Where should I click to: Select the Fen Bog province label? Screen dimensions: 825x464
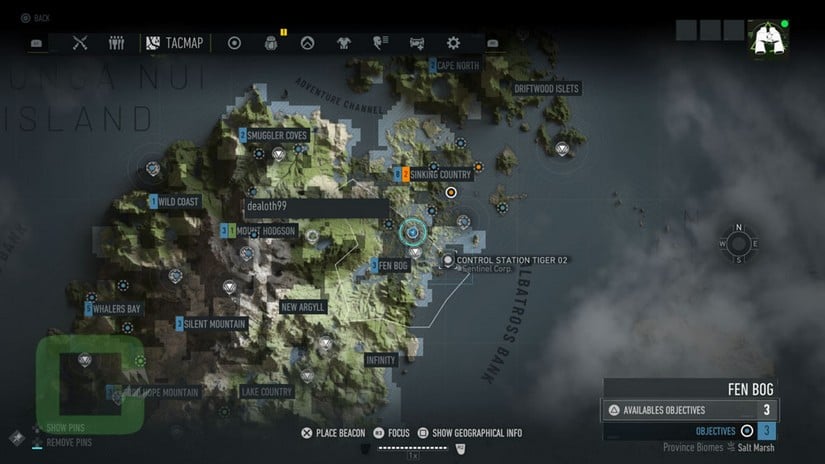tap(394, 266)
